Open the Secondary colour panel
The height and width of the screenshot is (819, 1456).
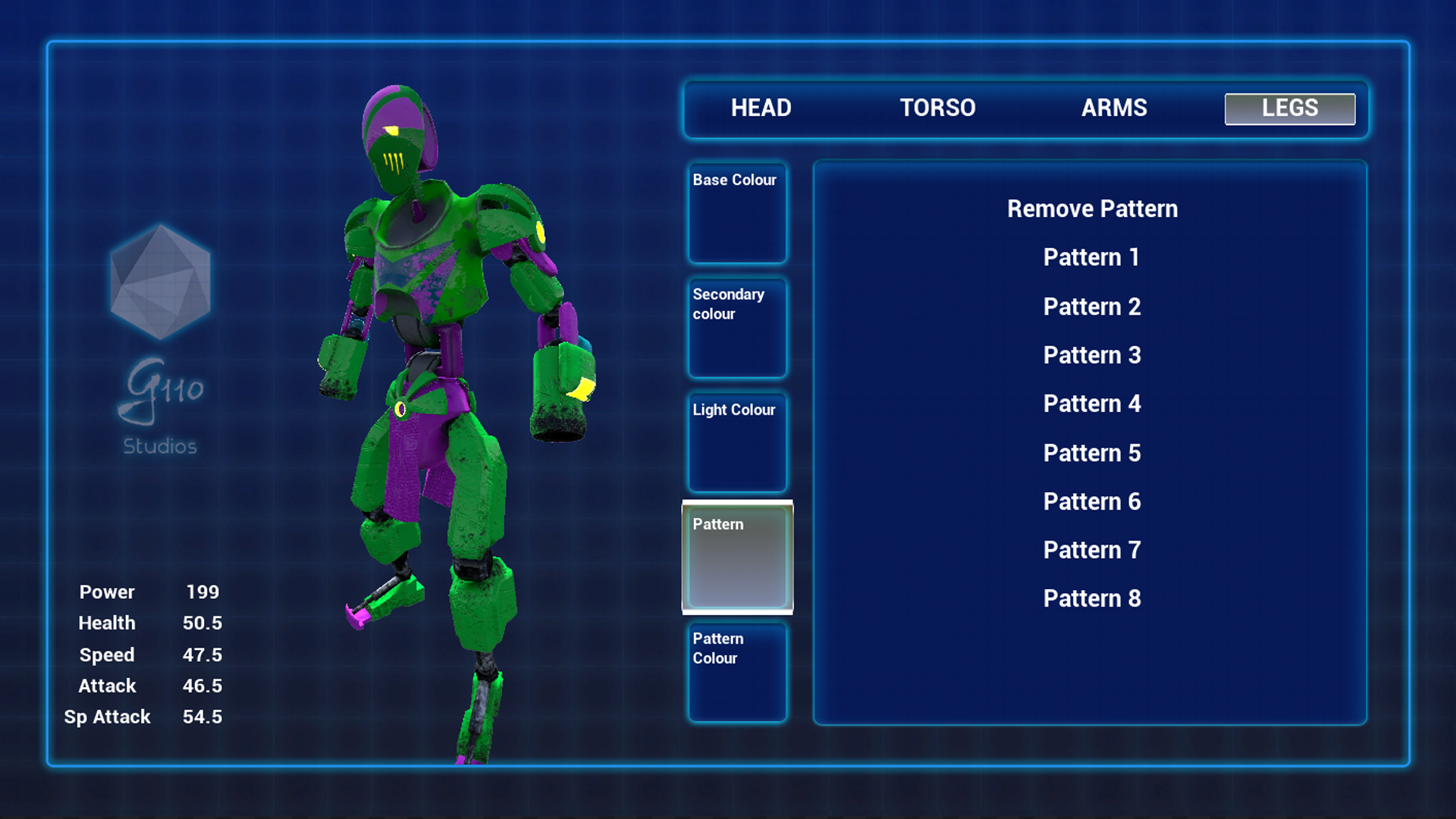737,328
